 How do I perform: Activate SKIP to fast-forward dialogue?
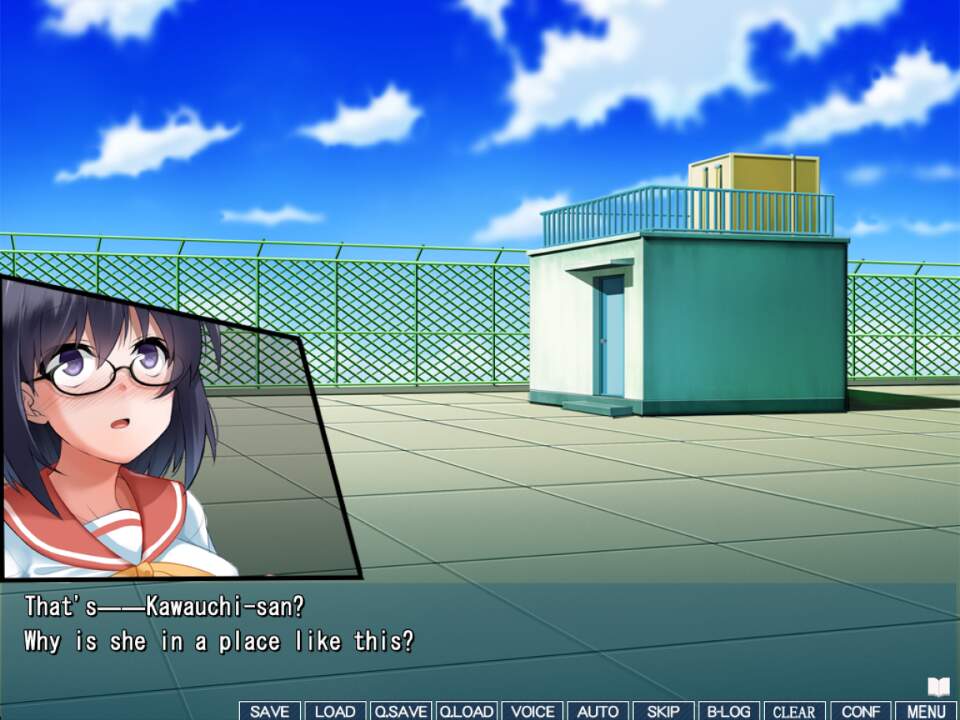(x=663, y=711)
